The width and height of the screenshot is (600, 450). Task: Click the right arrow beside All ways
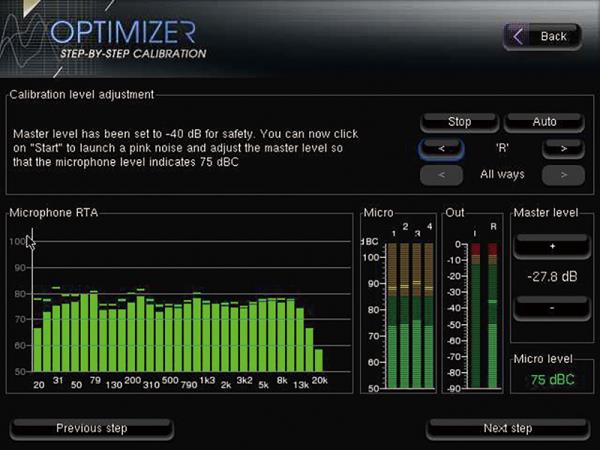(x=563, y=174)
